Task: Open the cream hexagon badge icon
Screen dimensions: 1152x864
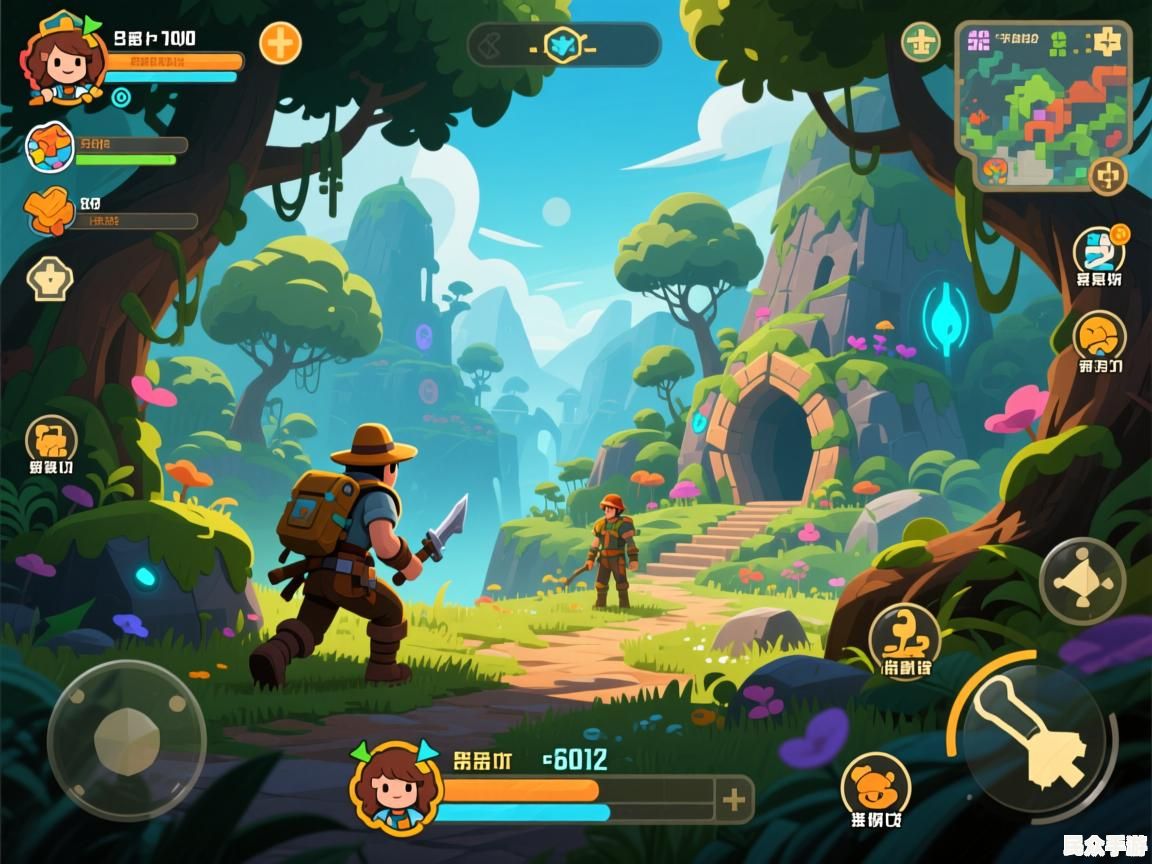Action: (x=48, y=279)
